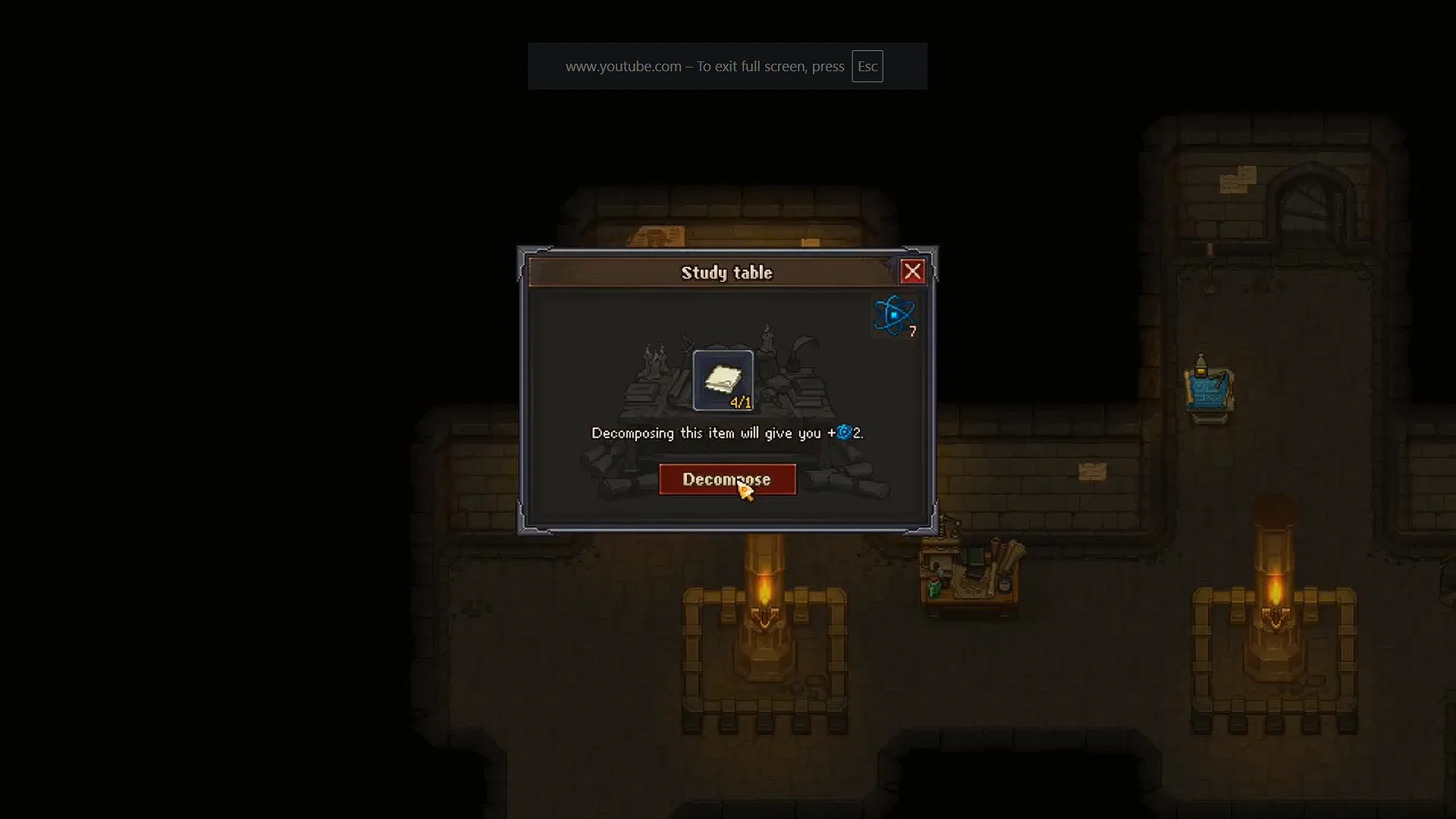Click the Study table title bar
Screen dimensions: 1456x819
726,272
